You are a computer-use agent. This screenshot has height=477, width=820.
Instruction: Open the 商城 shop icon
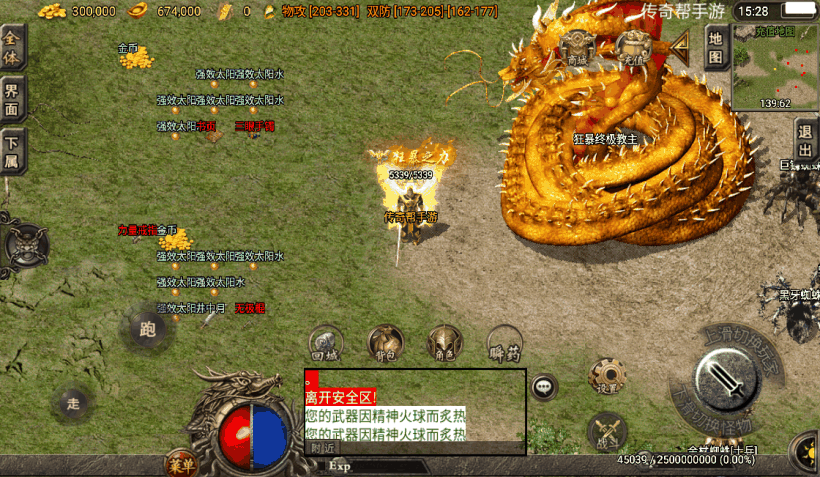click(577, 48)
